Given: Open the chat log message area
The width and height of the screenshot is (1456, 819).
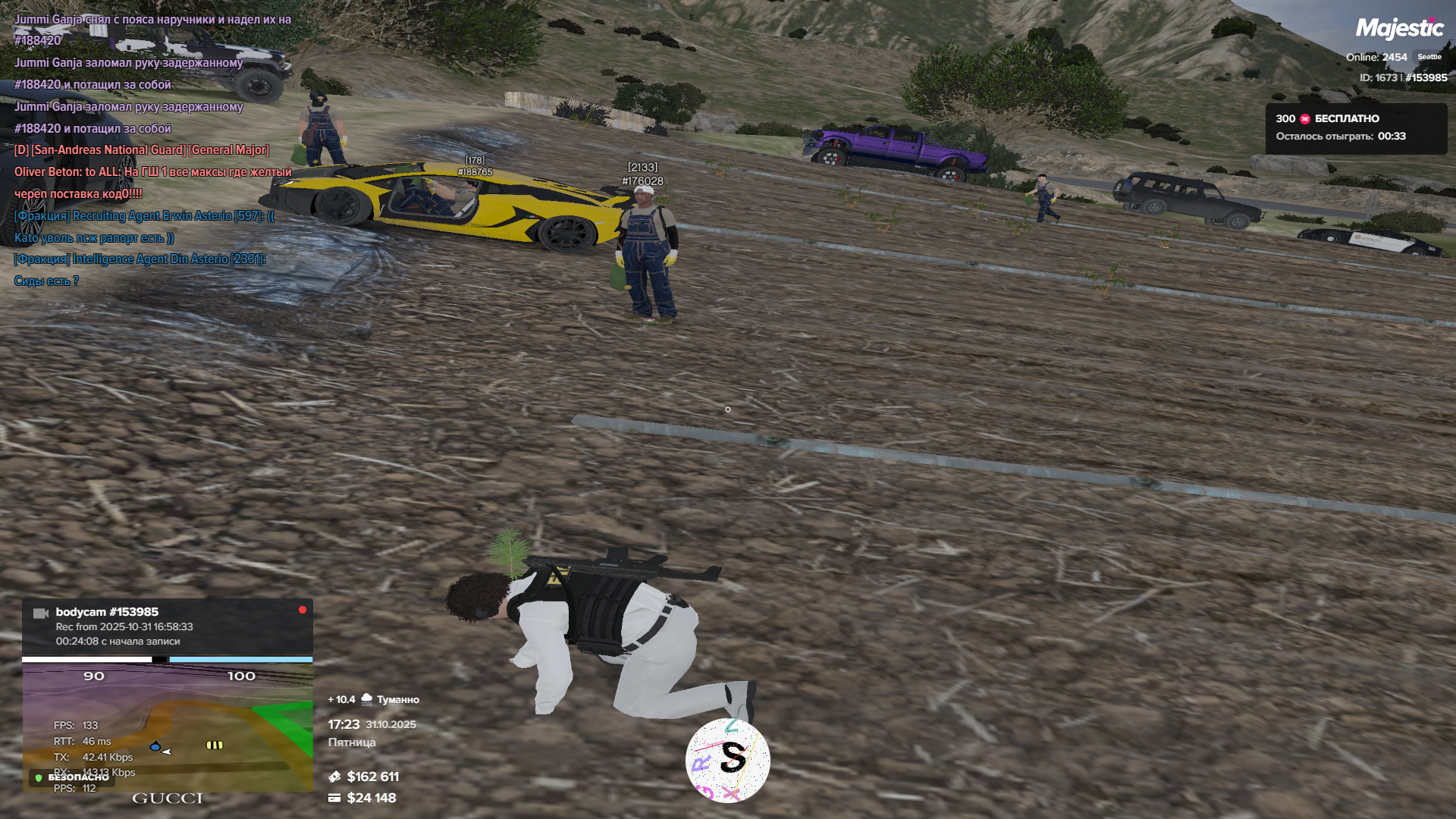Looking at the screenshot, I should pyautogui.click(x=152, y=150).
